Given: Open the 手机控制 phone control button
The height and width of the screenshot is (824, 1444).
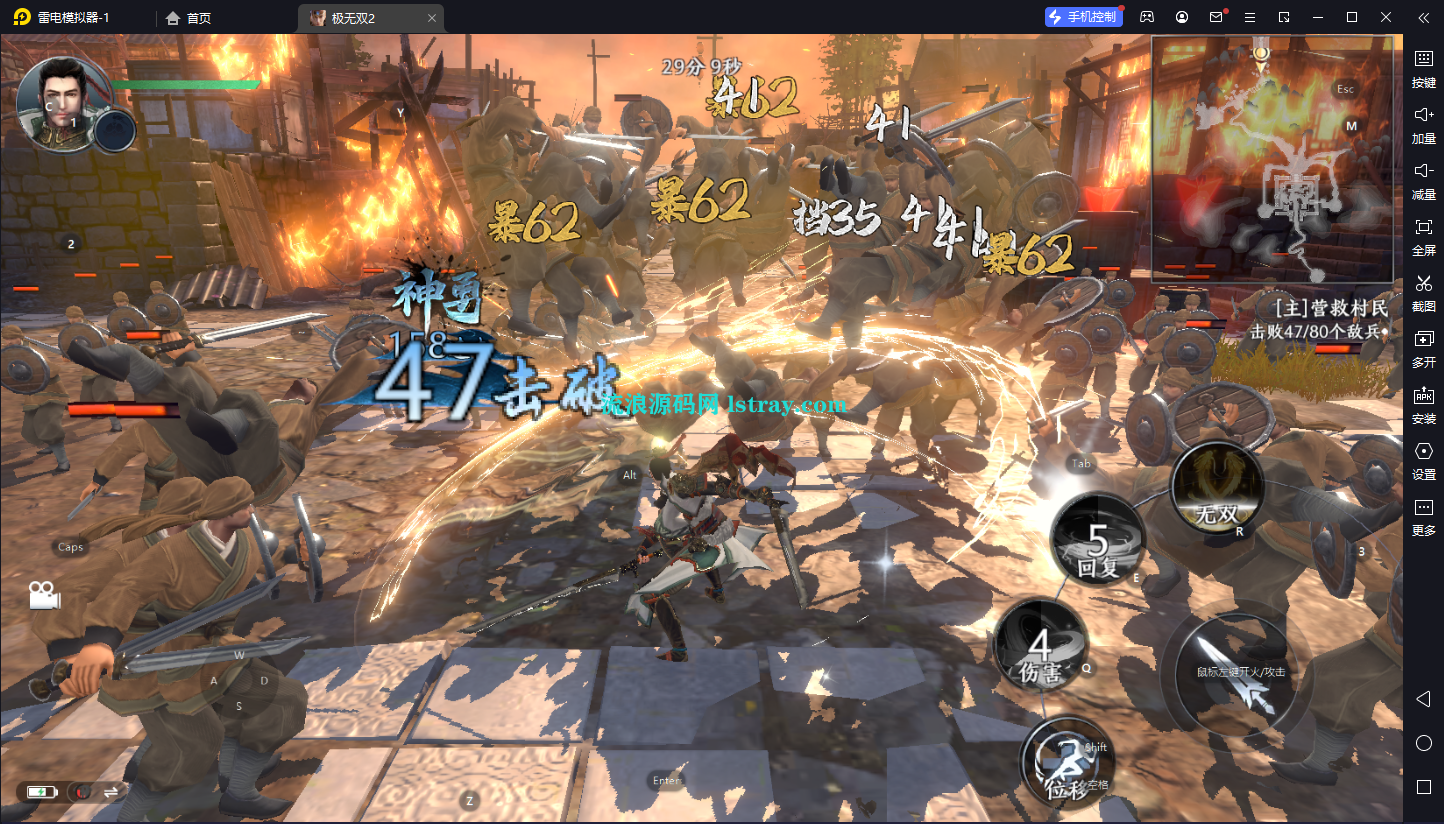Looking at the screenshot, I should point(1084,17).
